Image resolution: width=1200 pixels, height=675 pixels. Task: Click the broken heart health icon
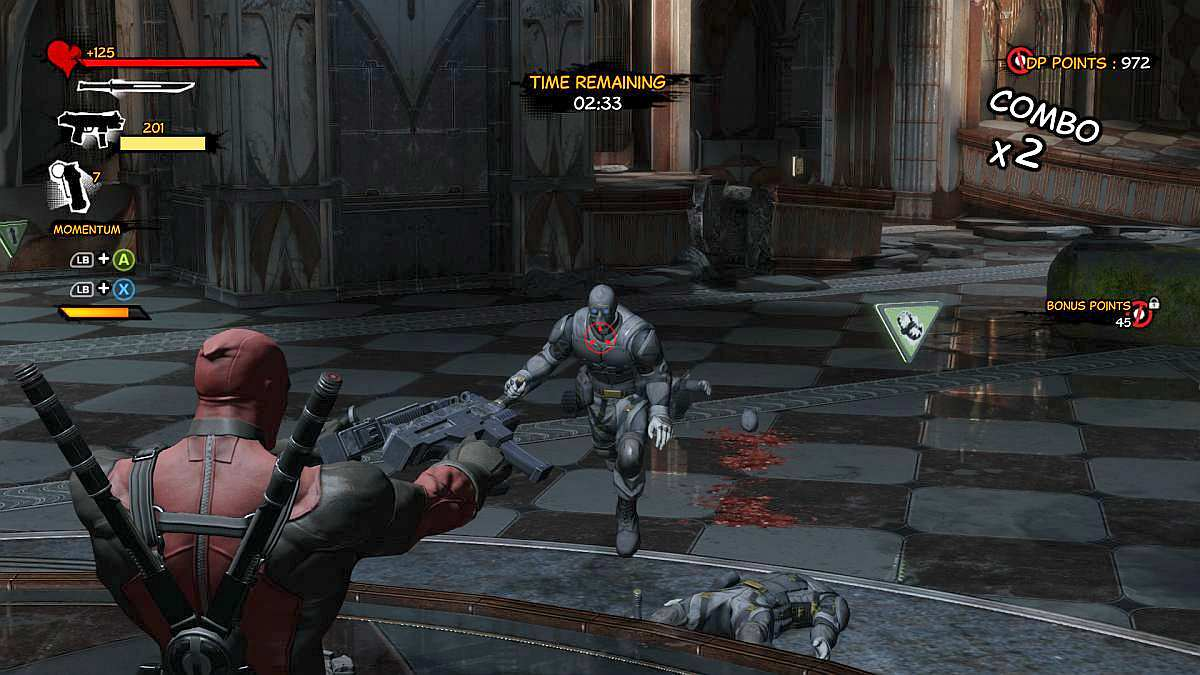point(63,58)
